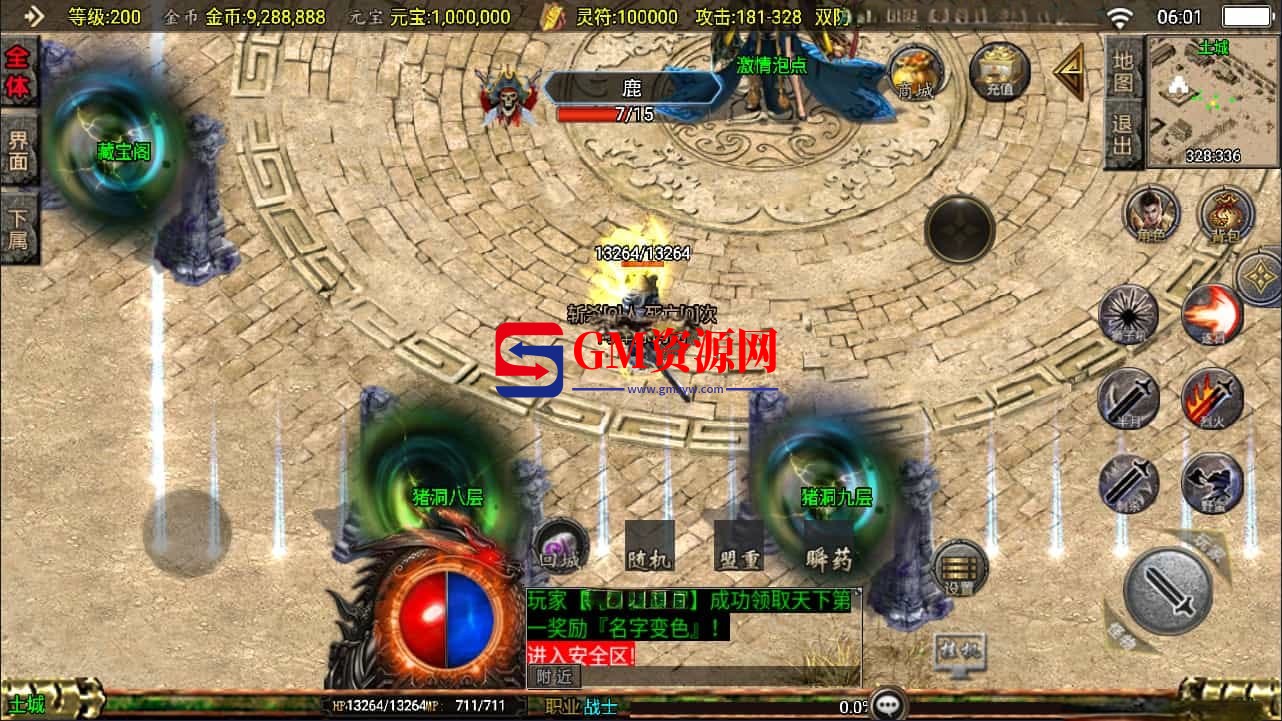Open the 商城 shop
The width and height of the screenshot is (1282, 721).
[x=915, y=72]
